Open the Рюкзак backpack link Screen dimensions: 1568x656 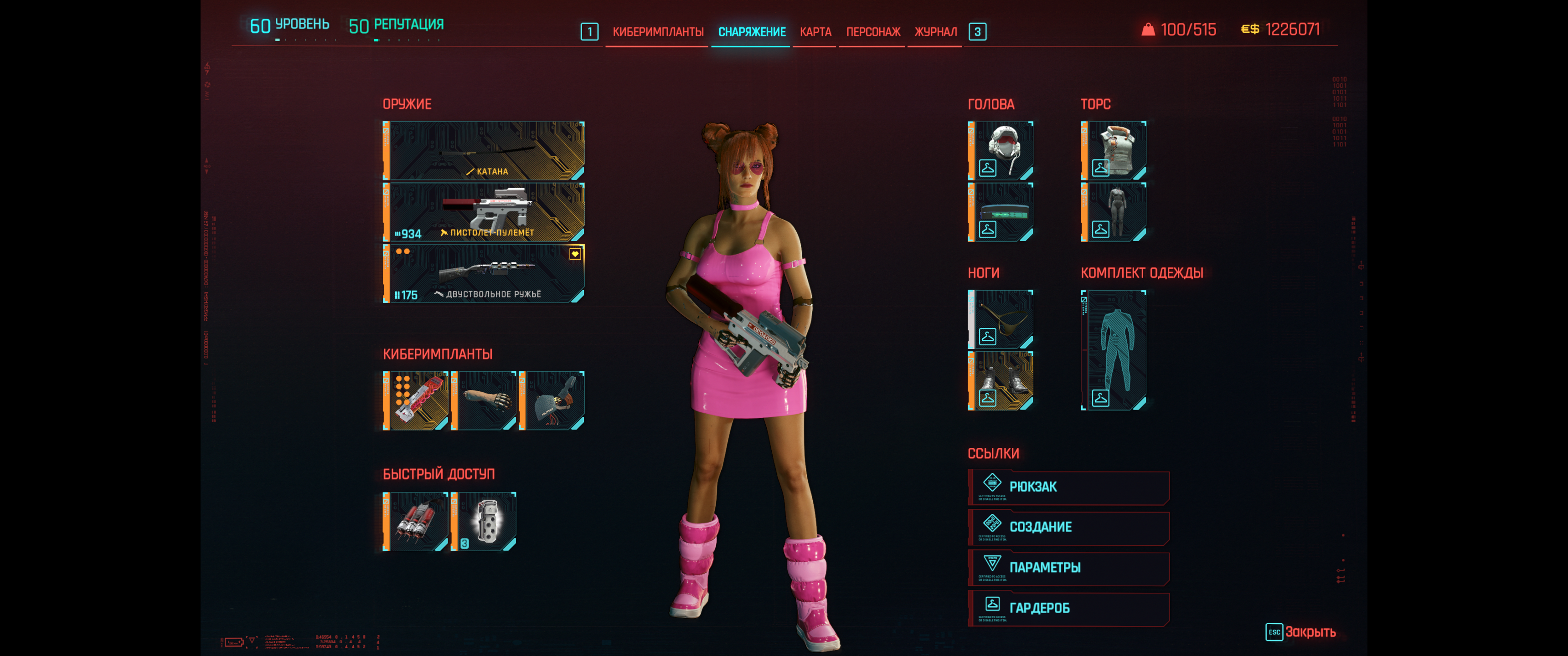pos(1069,487)
